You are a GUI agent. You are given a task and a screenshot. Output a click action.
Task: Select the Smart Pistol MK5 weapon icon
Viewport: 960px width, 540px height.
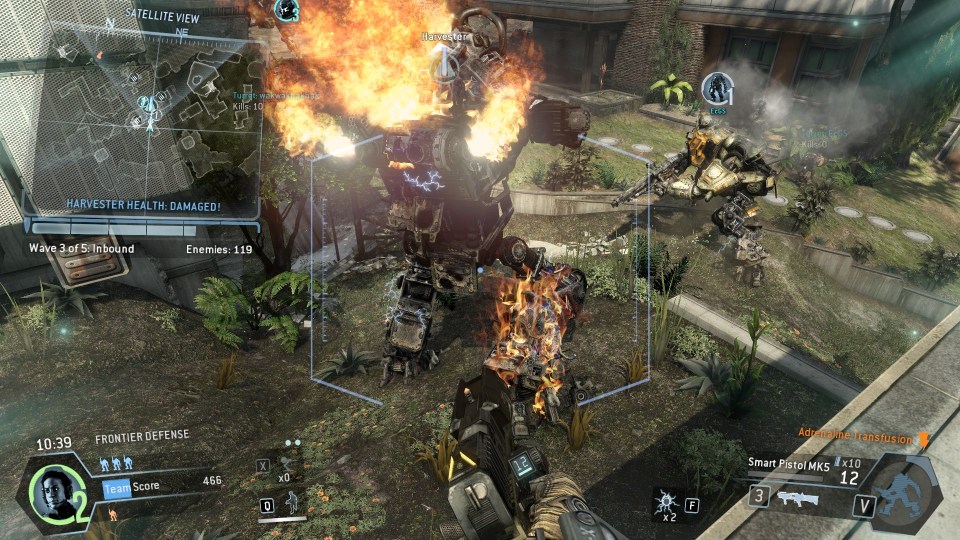tap(798, 497)
